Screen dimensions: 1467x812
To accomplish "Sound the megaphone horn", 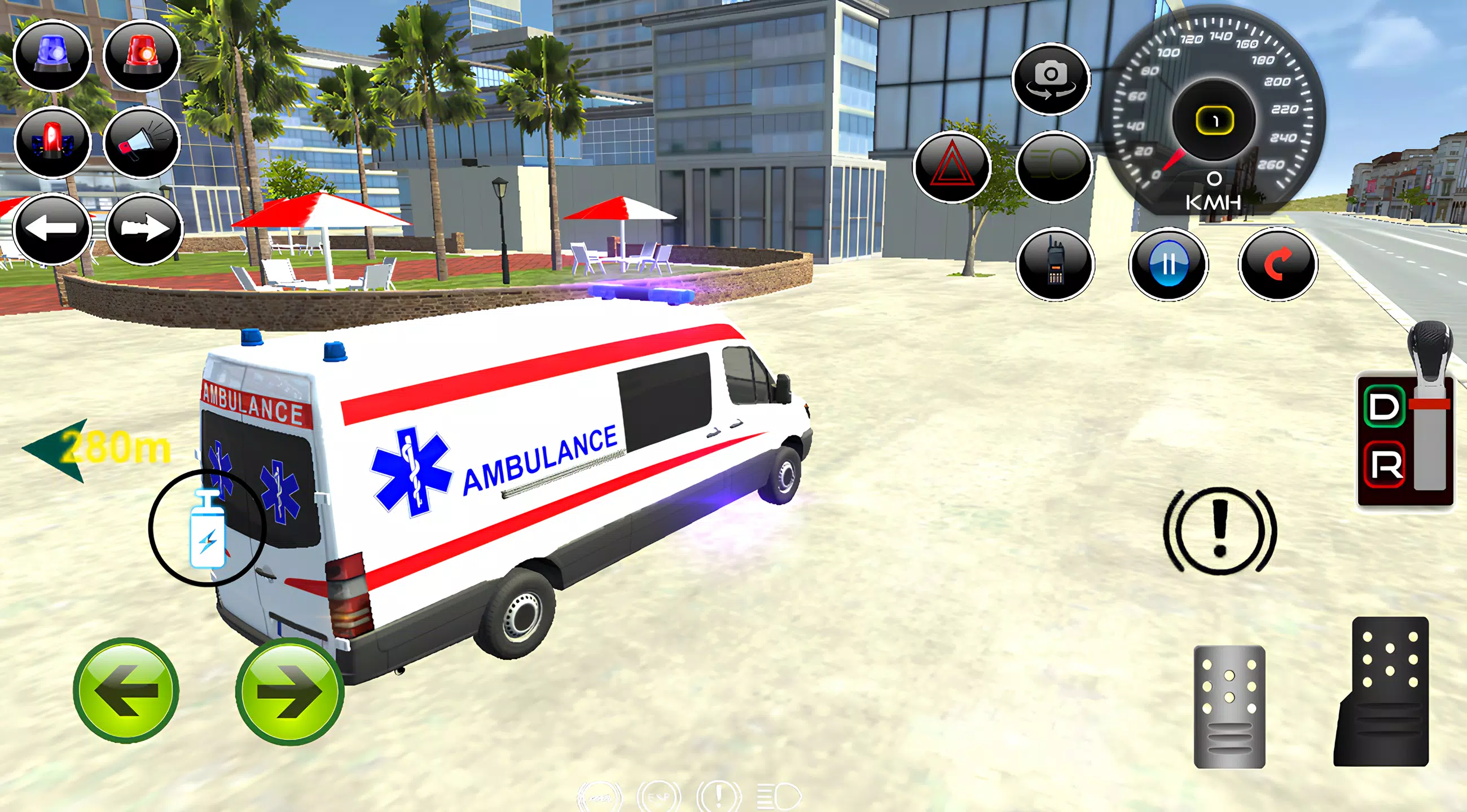I will (142, 141).
